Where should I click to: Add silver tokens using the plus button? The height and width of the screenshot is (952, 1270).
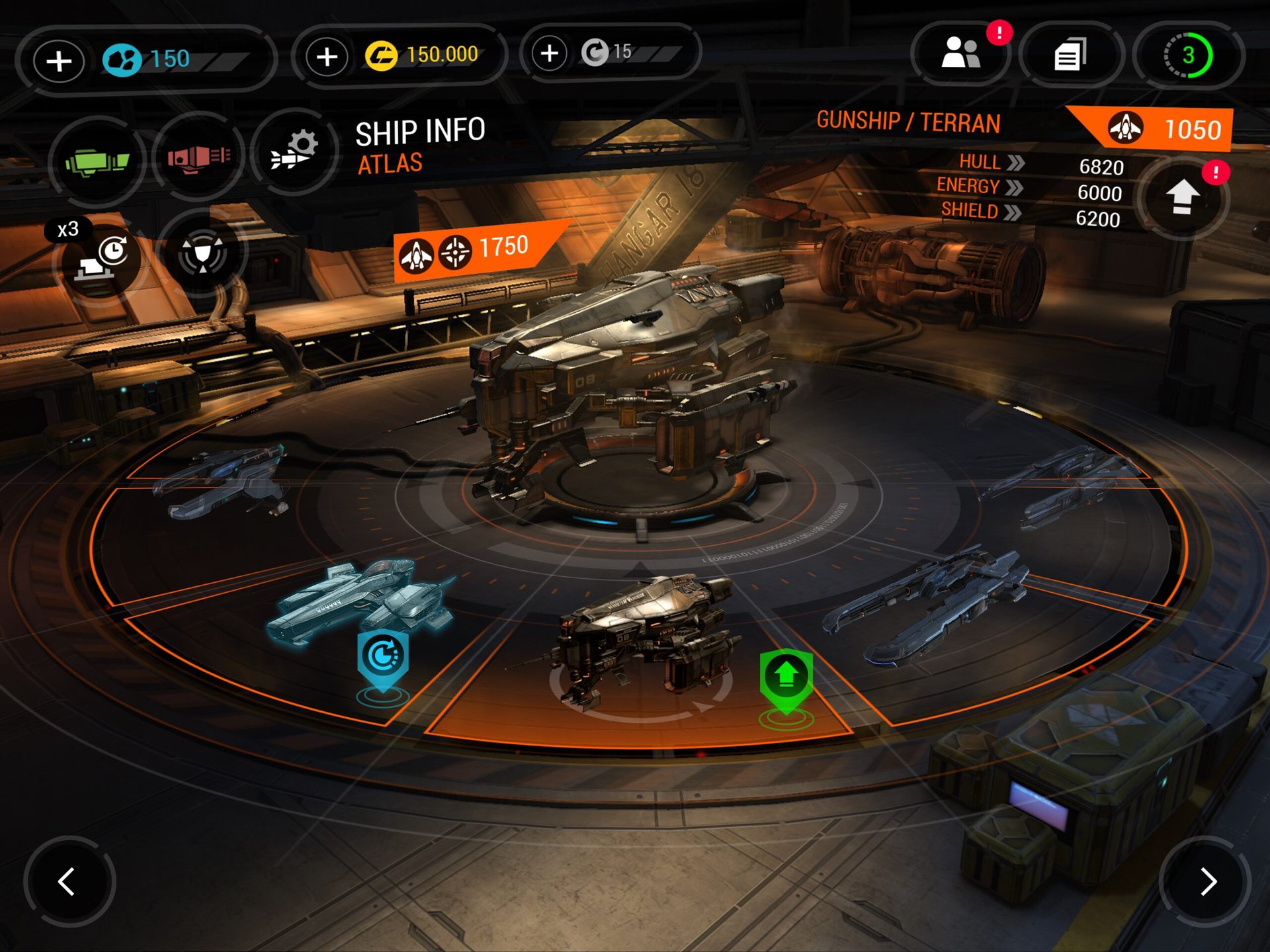point(550,53)
